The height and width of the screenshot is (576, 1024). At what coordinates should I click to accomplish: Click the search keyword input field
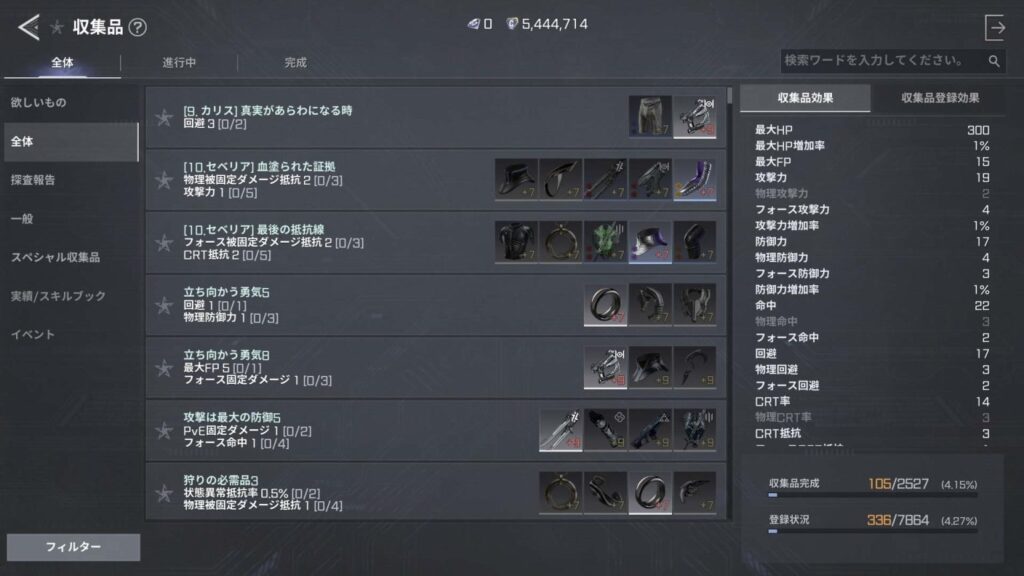pos(882,61)
